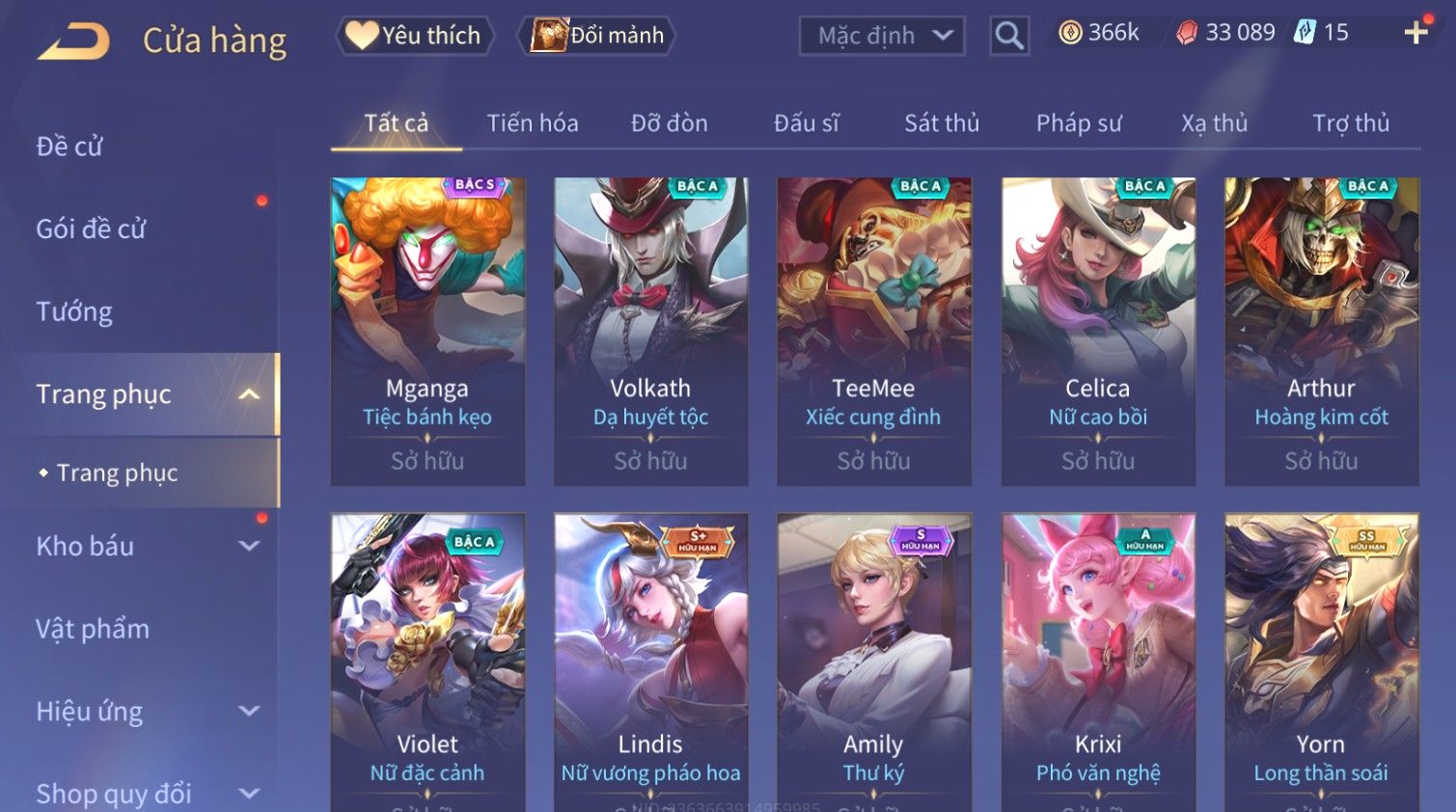Image resolution: width=1456 pixels, height=812 pixels.
Task: View the Xạ thủ tab
Action: click(1214, 123)
